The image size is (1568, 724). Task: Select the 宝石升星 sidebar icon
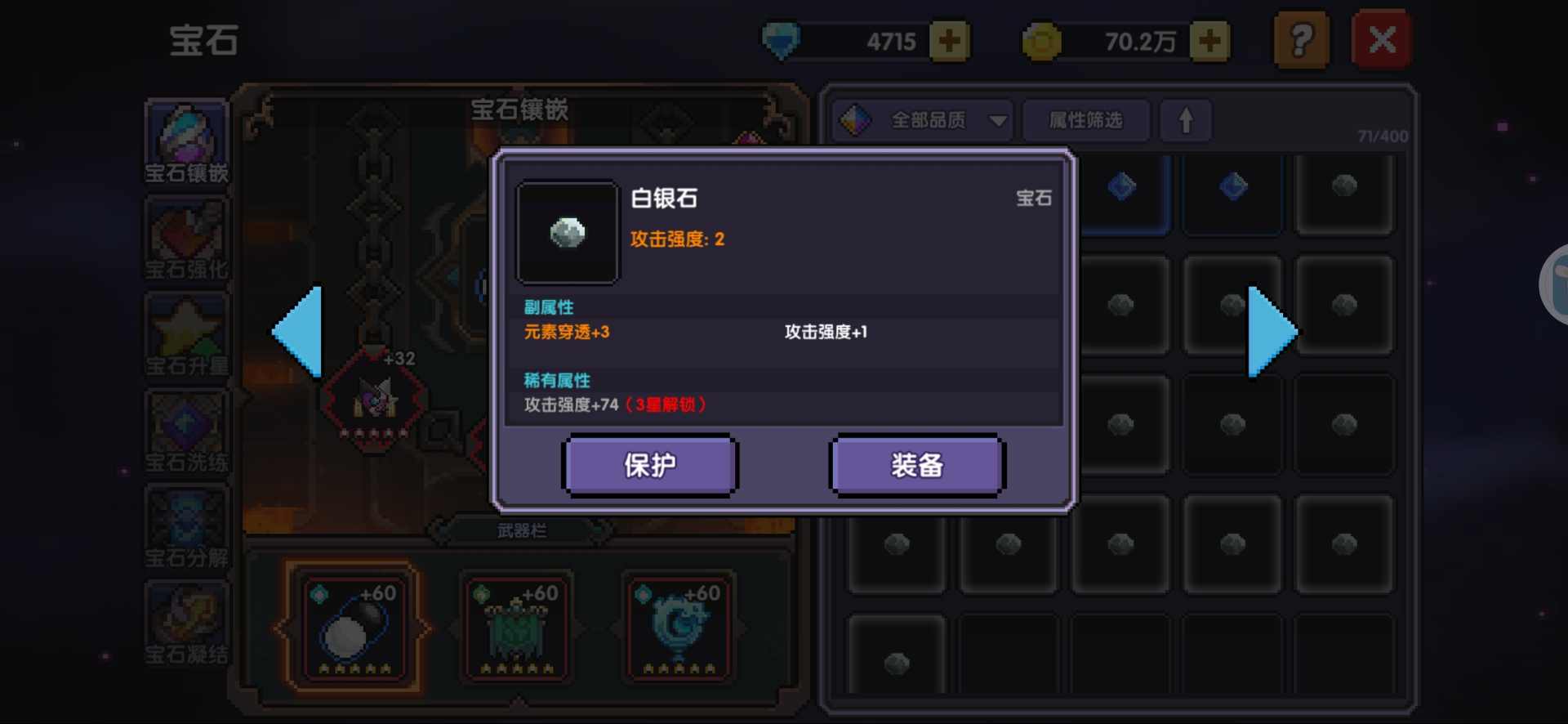click(186, 335)
